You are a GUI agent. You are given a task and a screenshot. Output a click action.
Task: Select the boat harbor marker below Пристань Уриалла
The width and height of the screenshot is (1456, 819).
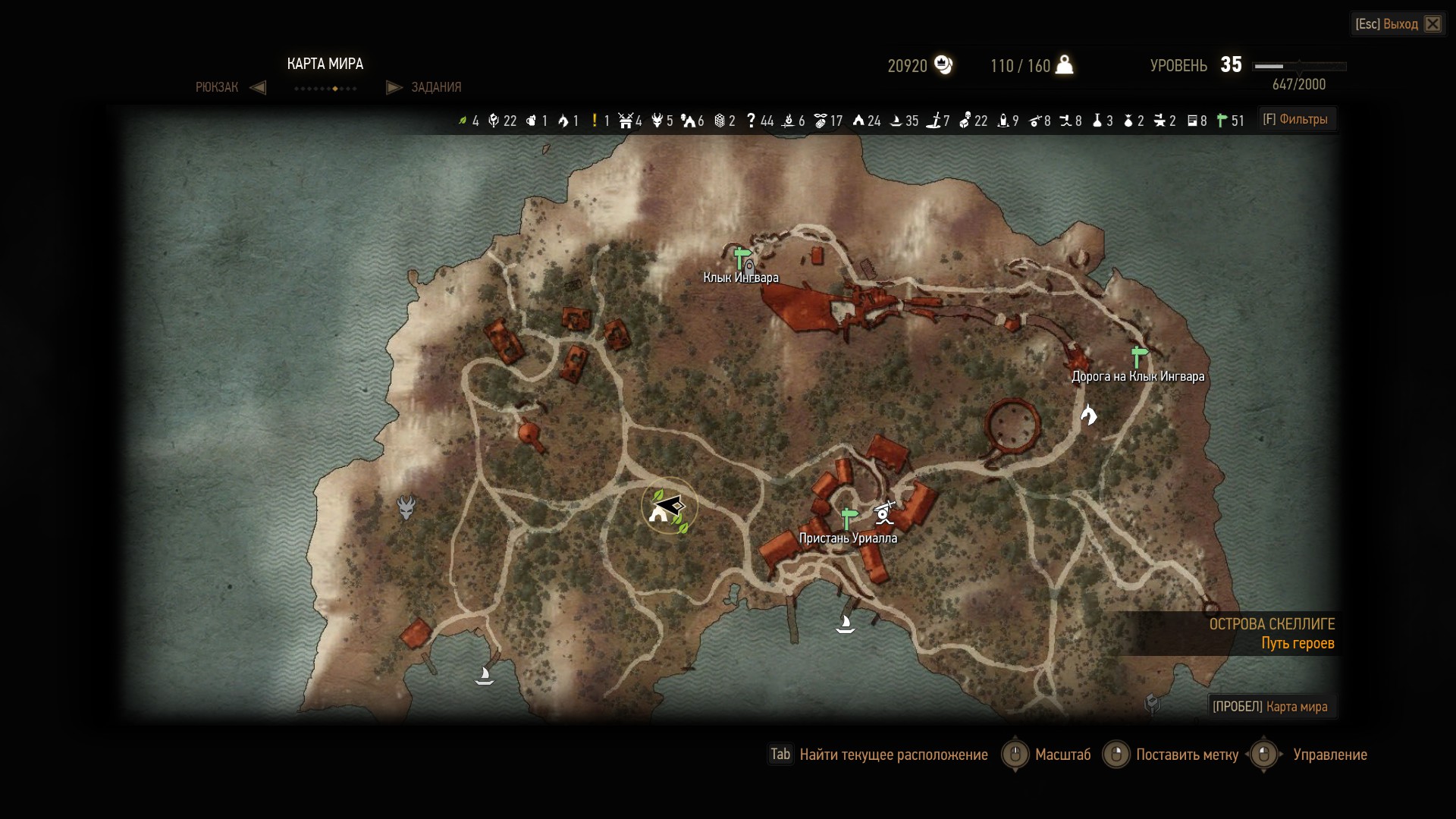point(845,624)
